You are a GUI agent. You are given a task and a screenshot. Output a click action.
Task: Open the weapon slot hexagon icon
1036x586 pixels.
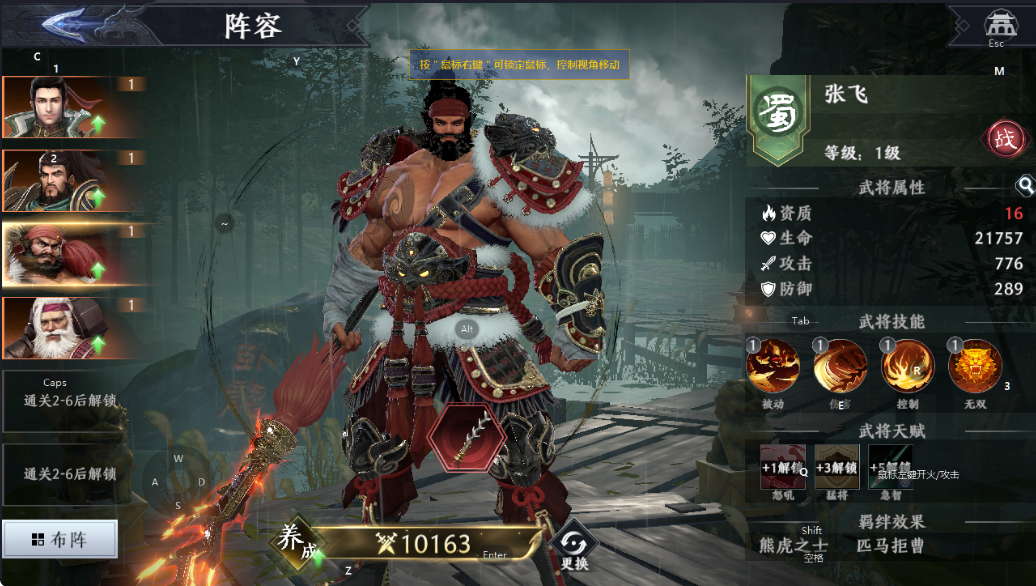tap(467, 438)
